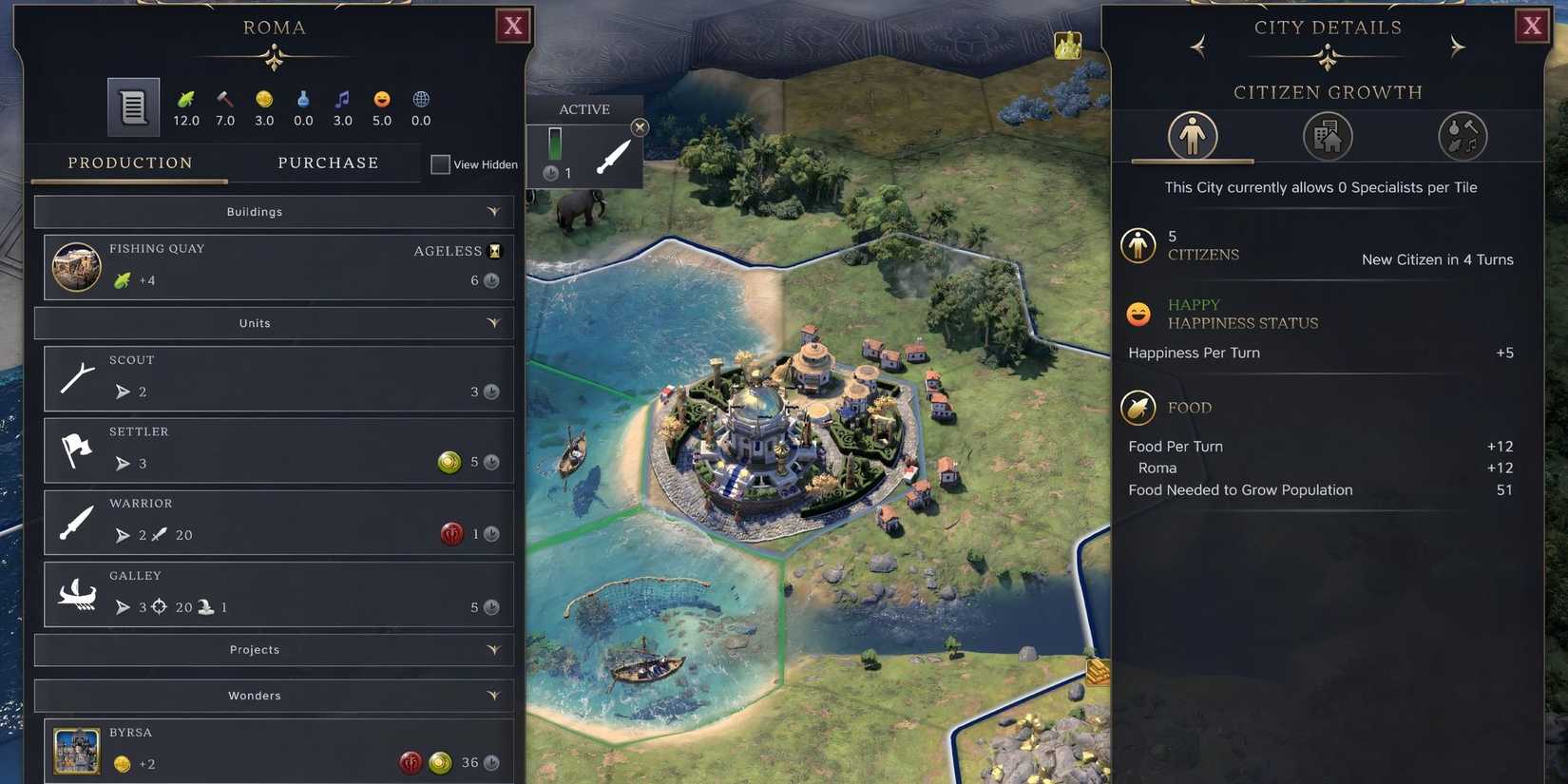Start building the Byrsa wonder
The image size is (1568, 784).
click(x=277, y=750)
